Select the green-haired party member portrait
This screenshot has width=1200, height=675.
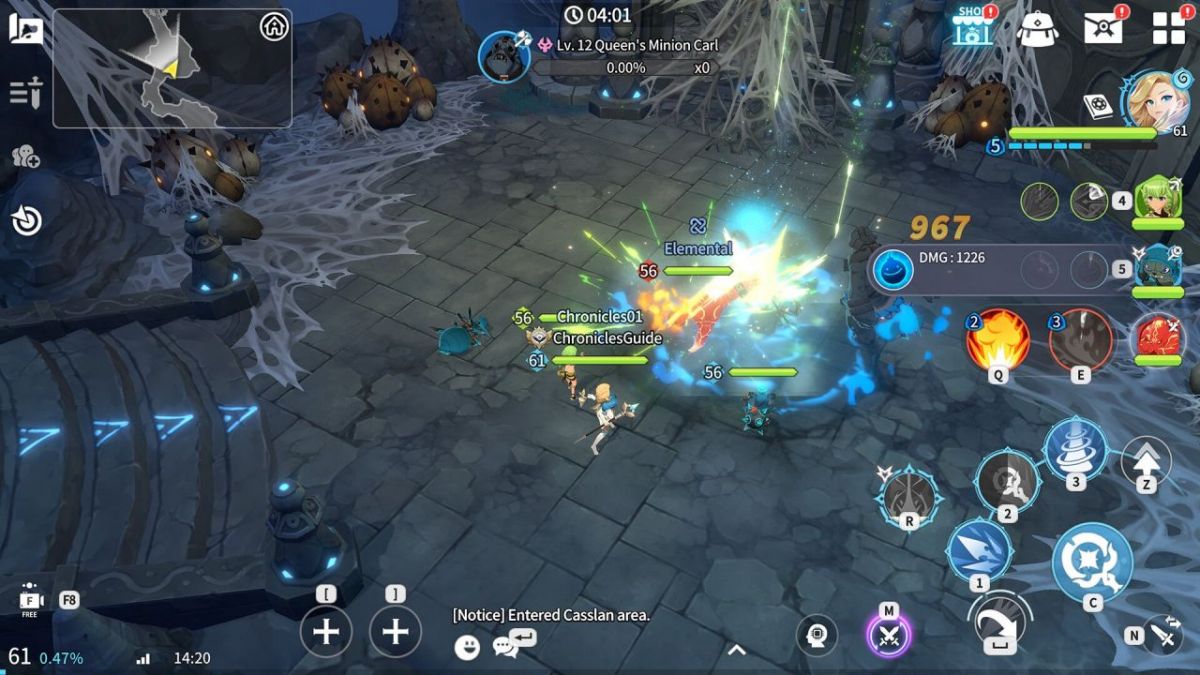(x=1157, y=198)
